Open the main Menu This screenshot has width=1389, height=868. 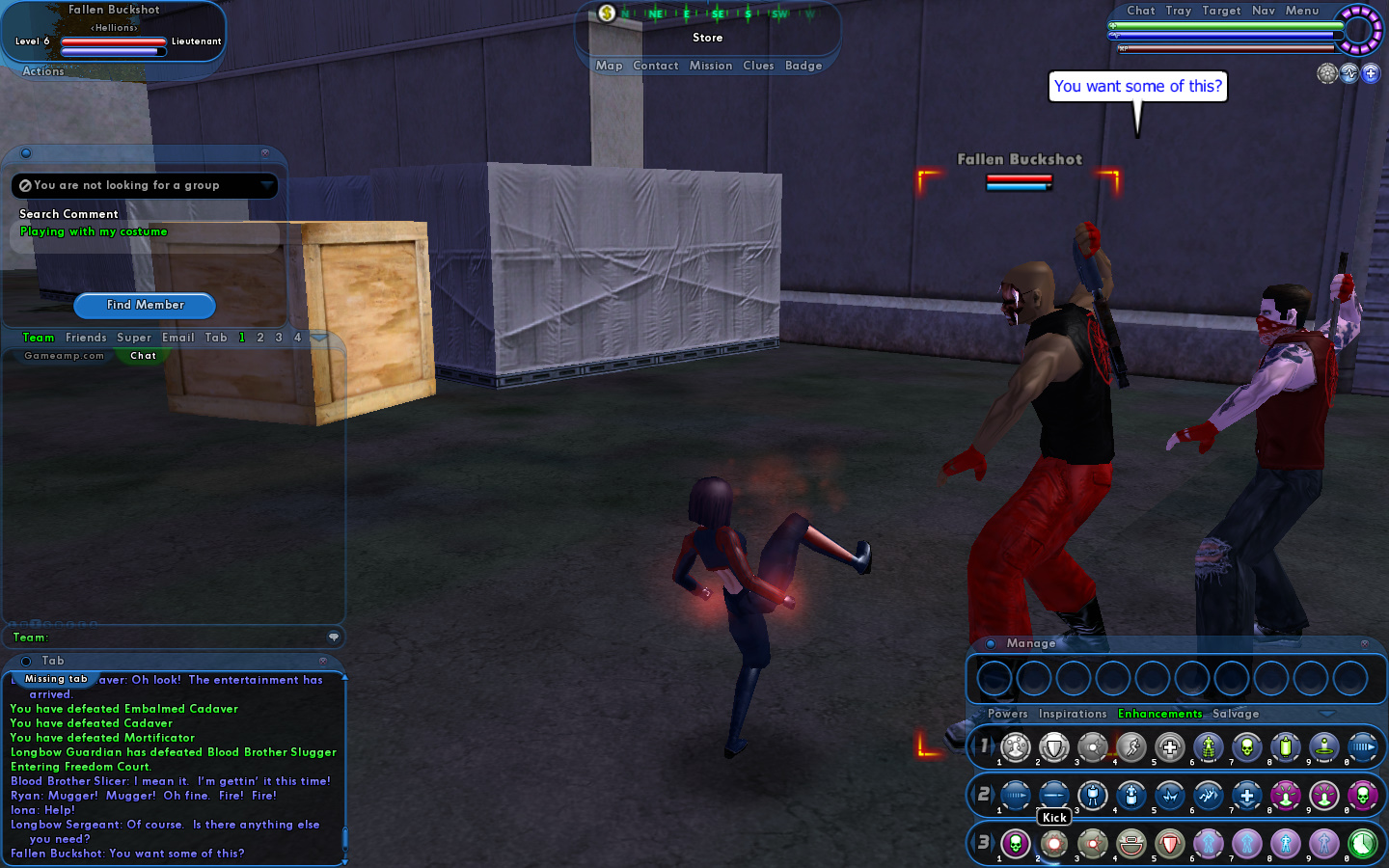[1302, 11]
